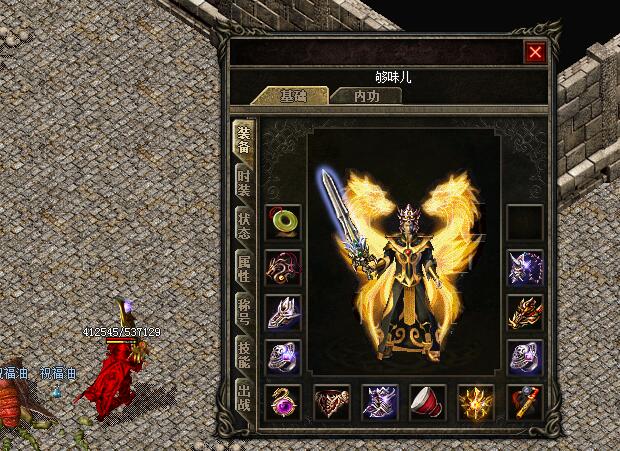Show the 属性 side tab
This screenshot has width=620, height=451.
pos(243,267)
